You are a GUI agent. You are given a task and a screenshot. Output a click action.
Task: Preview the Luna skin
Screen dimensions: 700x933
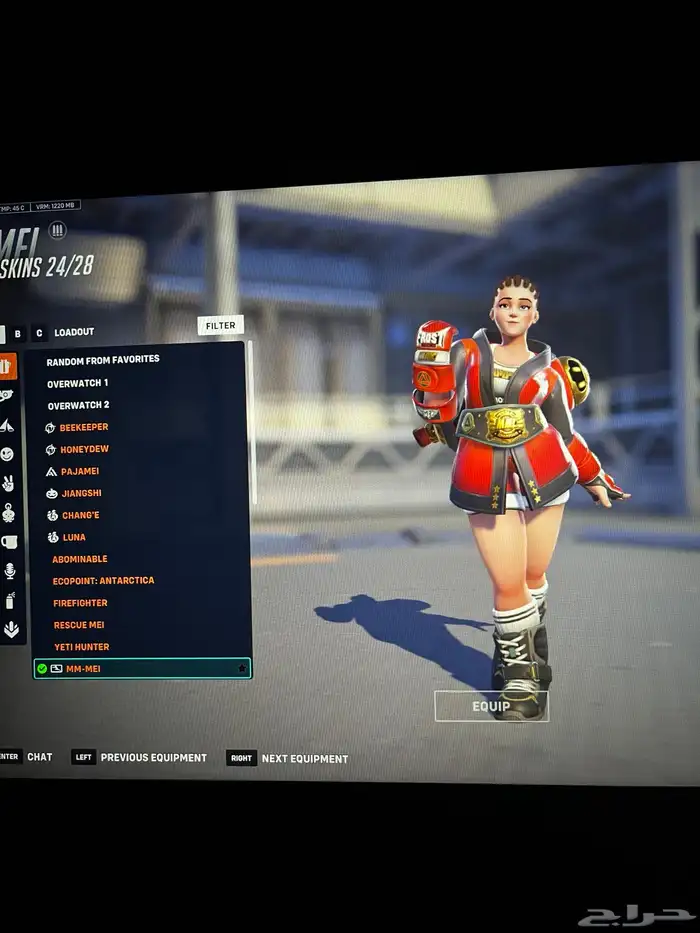tap(73, 537)
